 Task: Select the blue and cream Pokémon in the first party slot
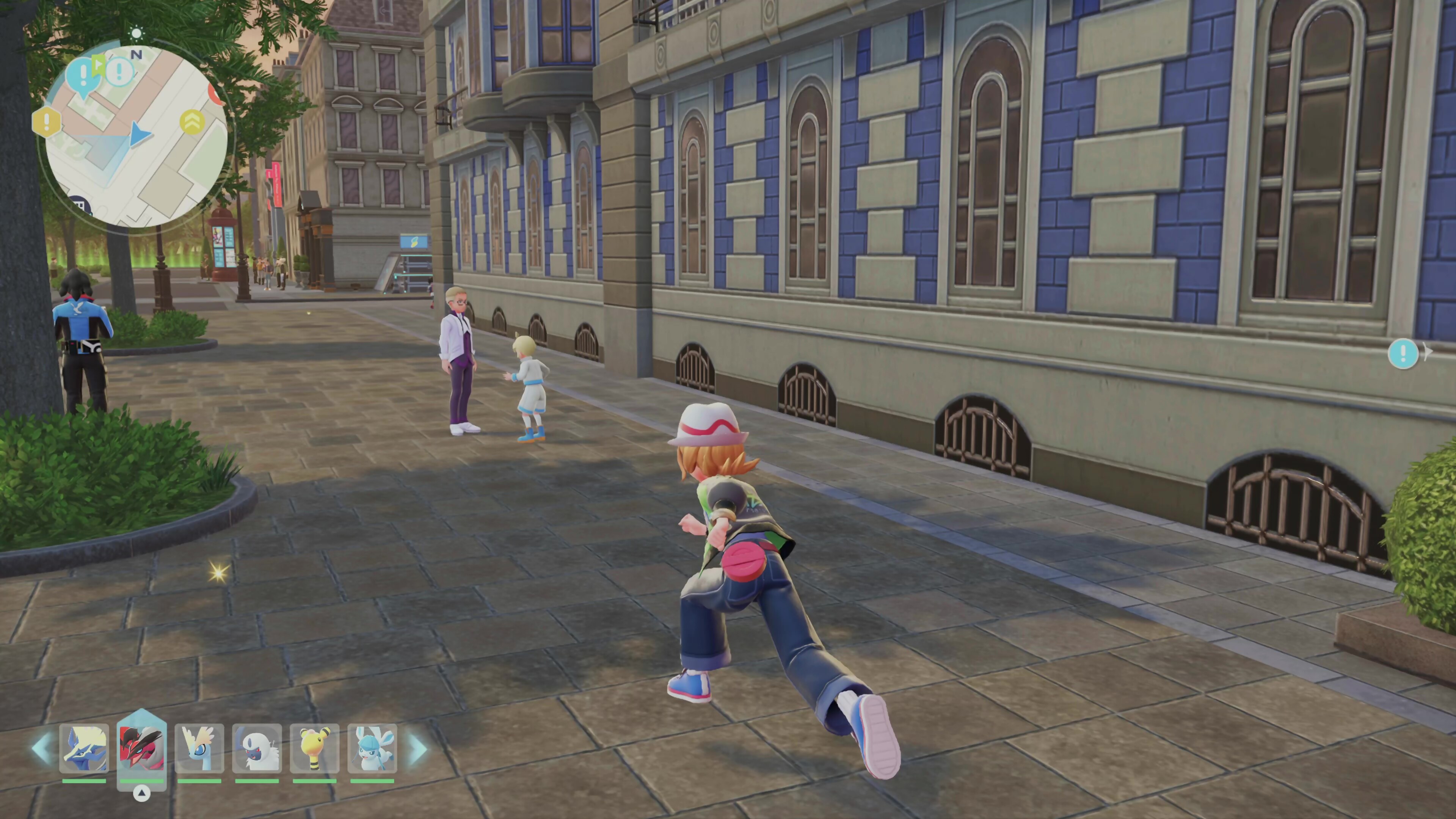tap(84, 748)
